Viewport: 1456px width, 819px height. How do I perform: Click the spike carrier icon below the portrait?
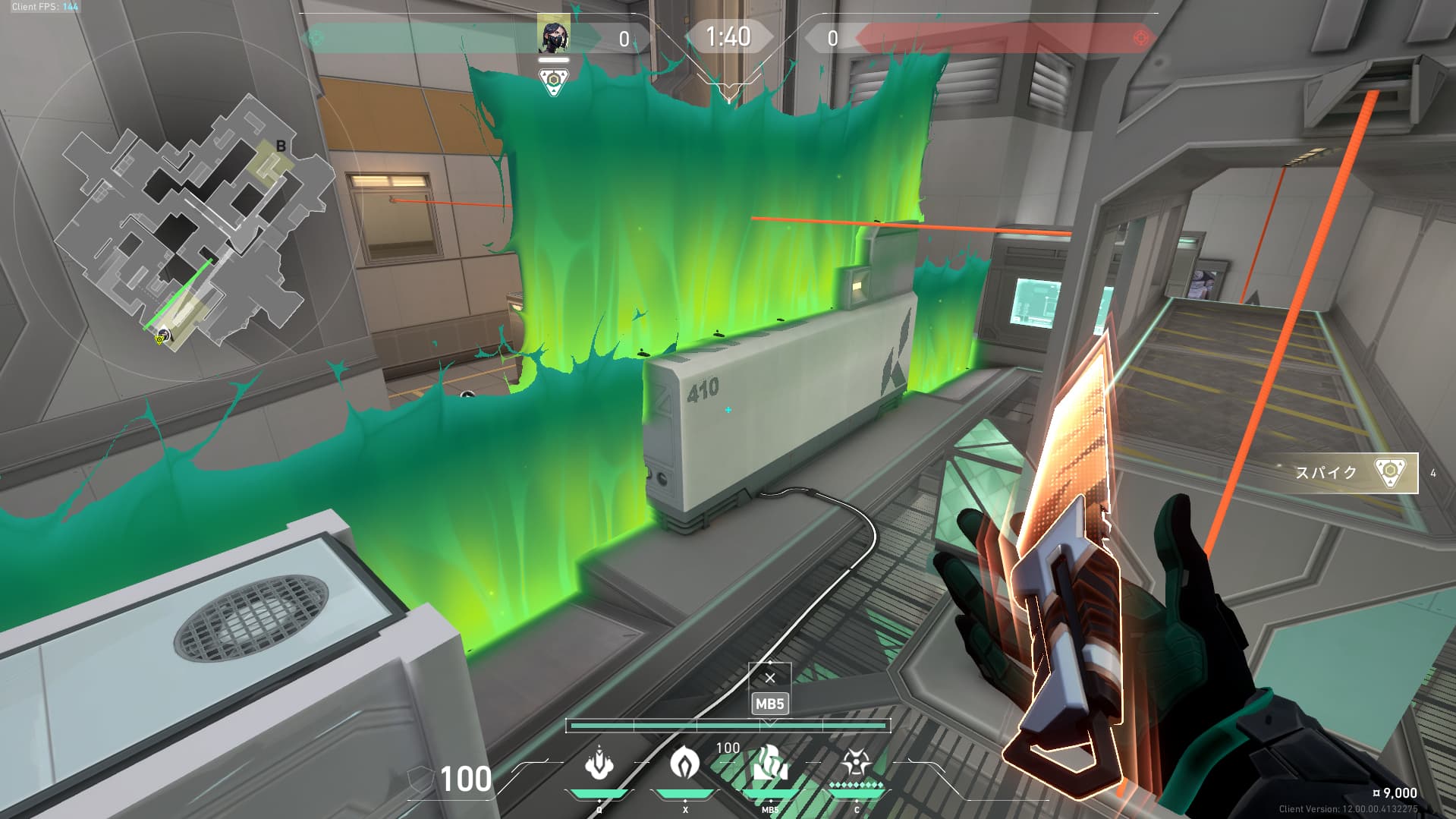click(x=554, y=80)
